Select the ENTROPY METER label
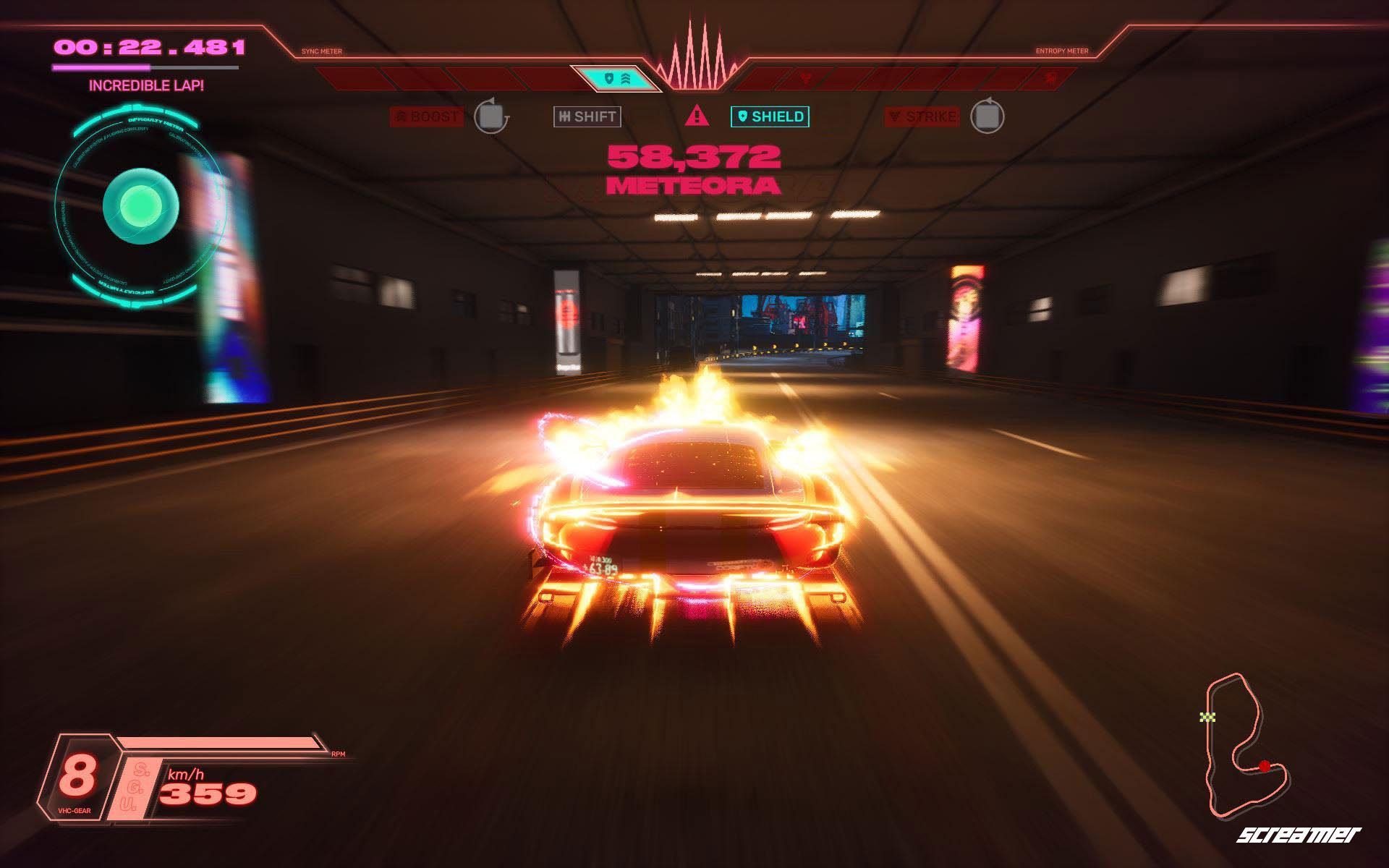Image resolution: width=1389 pixels, height=868 pixels. click(x=1061, y=51)
